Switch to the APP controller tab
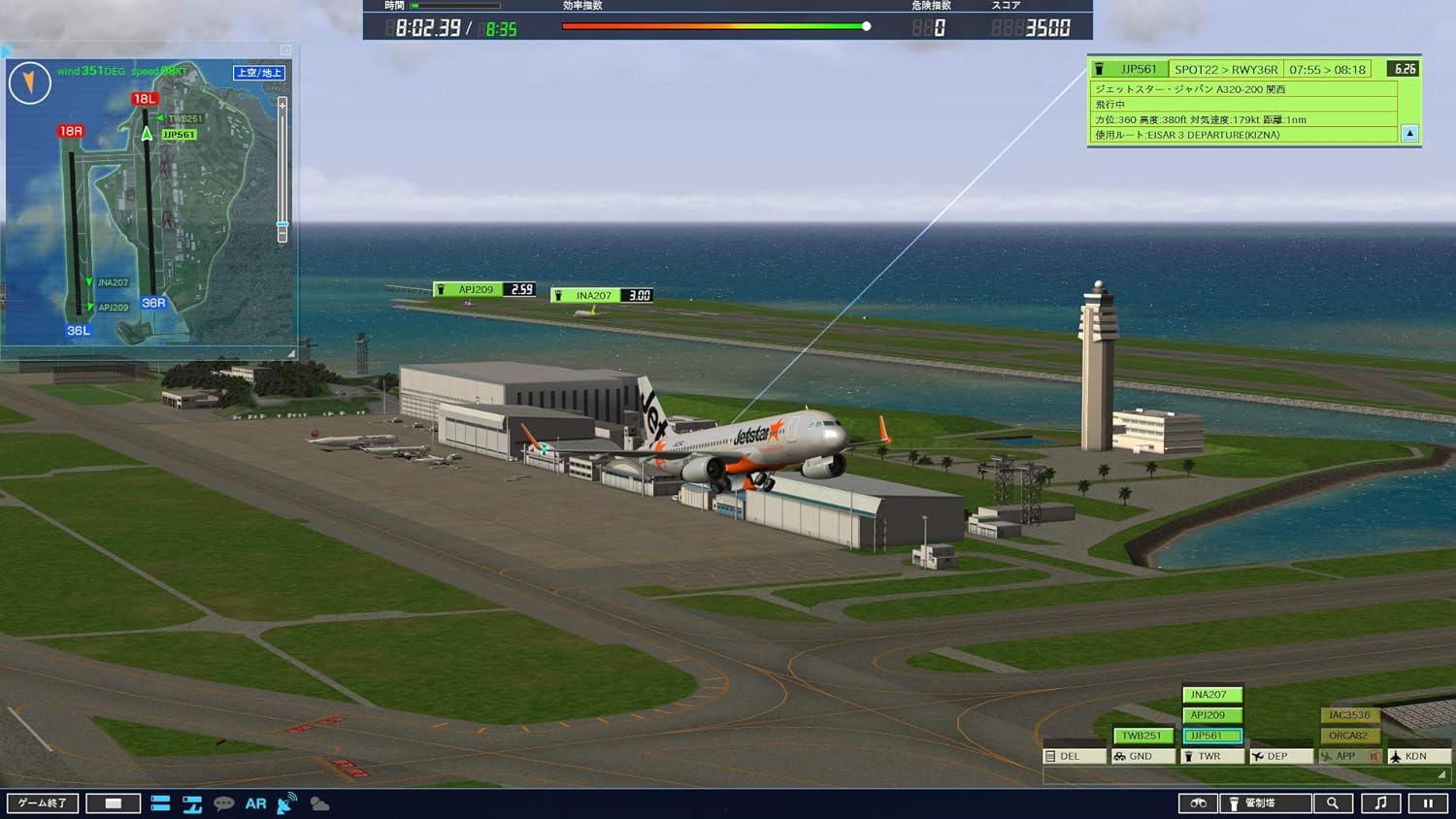The height and width of the screenshot is (819, 1456). 1344,755
